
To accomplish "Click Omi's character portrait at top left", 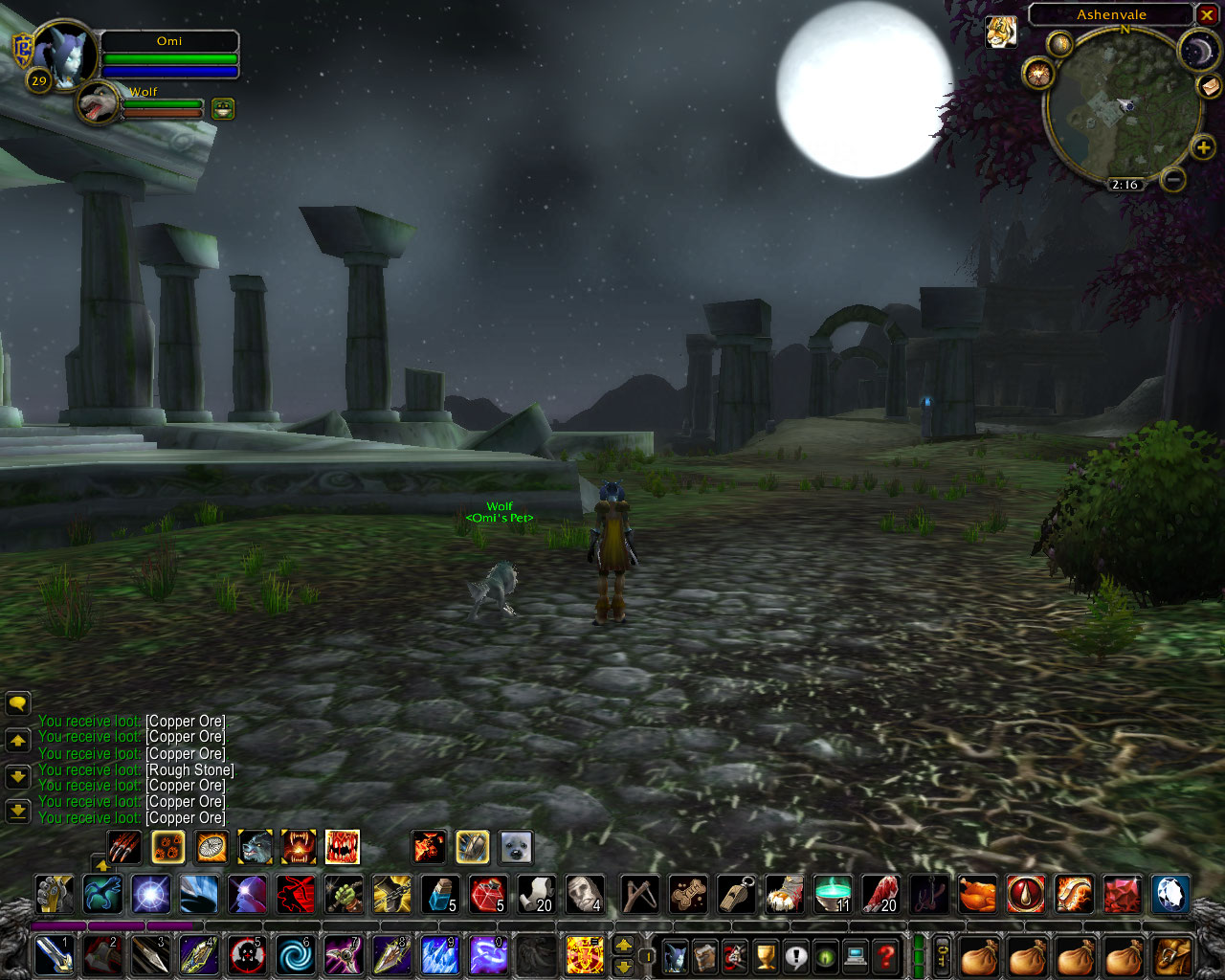I will (67, 53).
